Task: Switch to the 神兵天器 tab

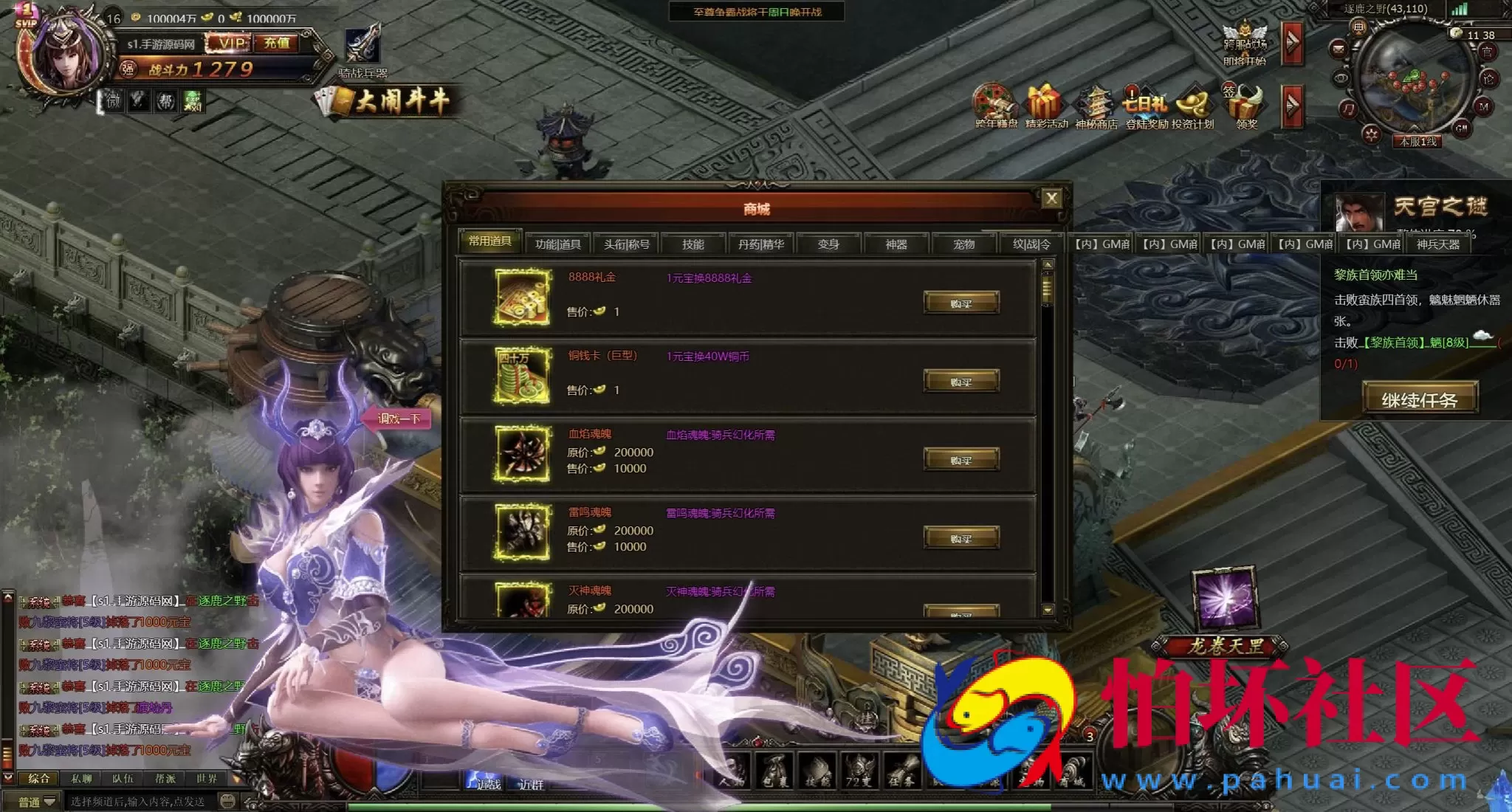Action: point(1437,244)
